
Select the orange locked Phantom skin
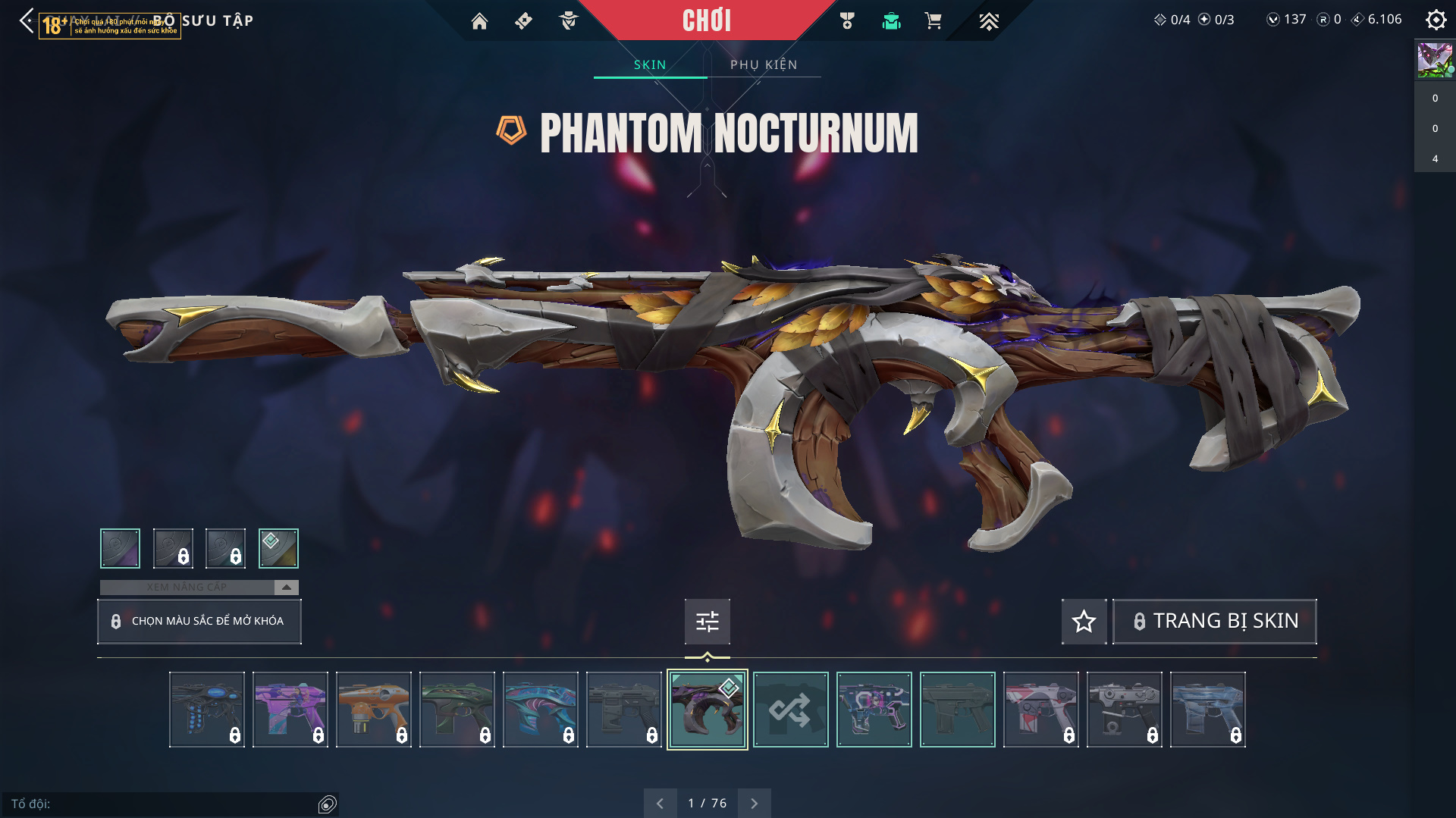(373, 710)
